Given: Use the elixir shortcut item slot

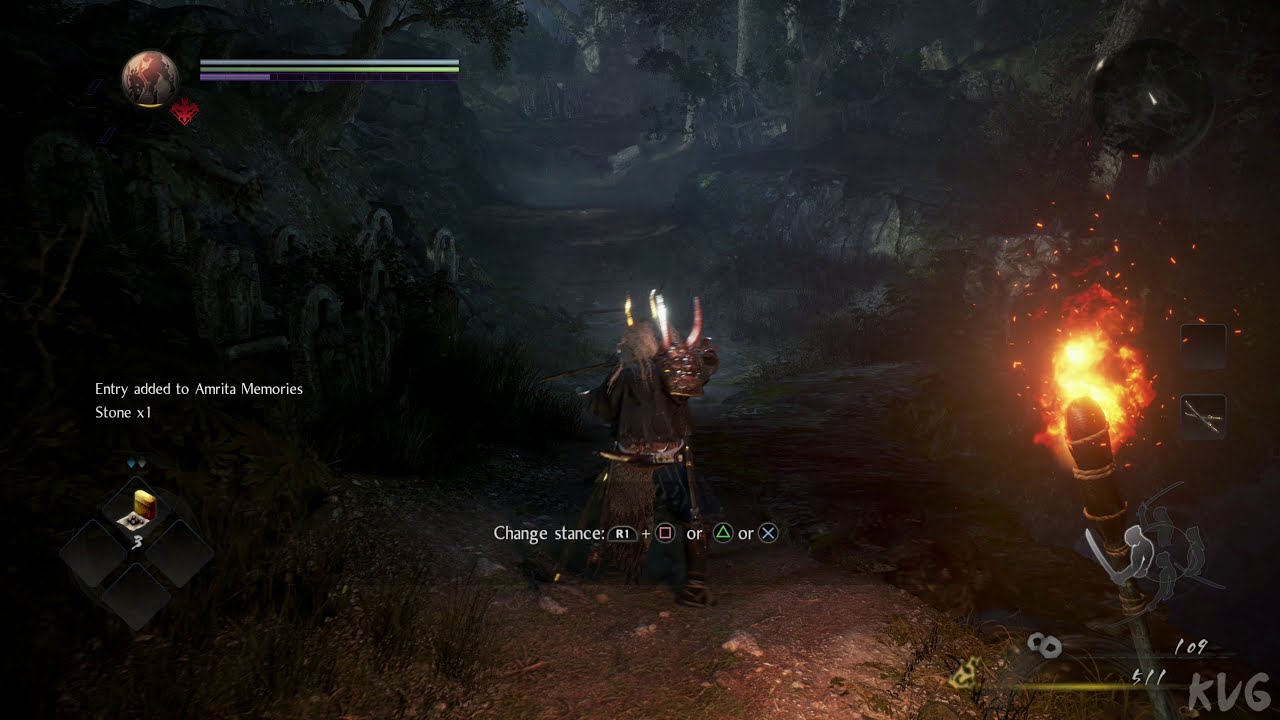Looking at the screenshot, I should 136,510.
